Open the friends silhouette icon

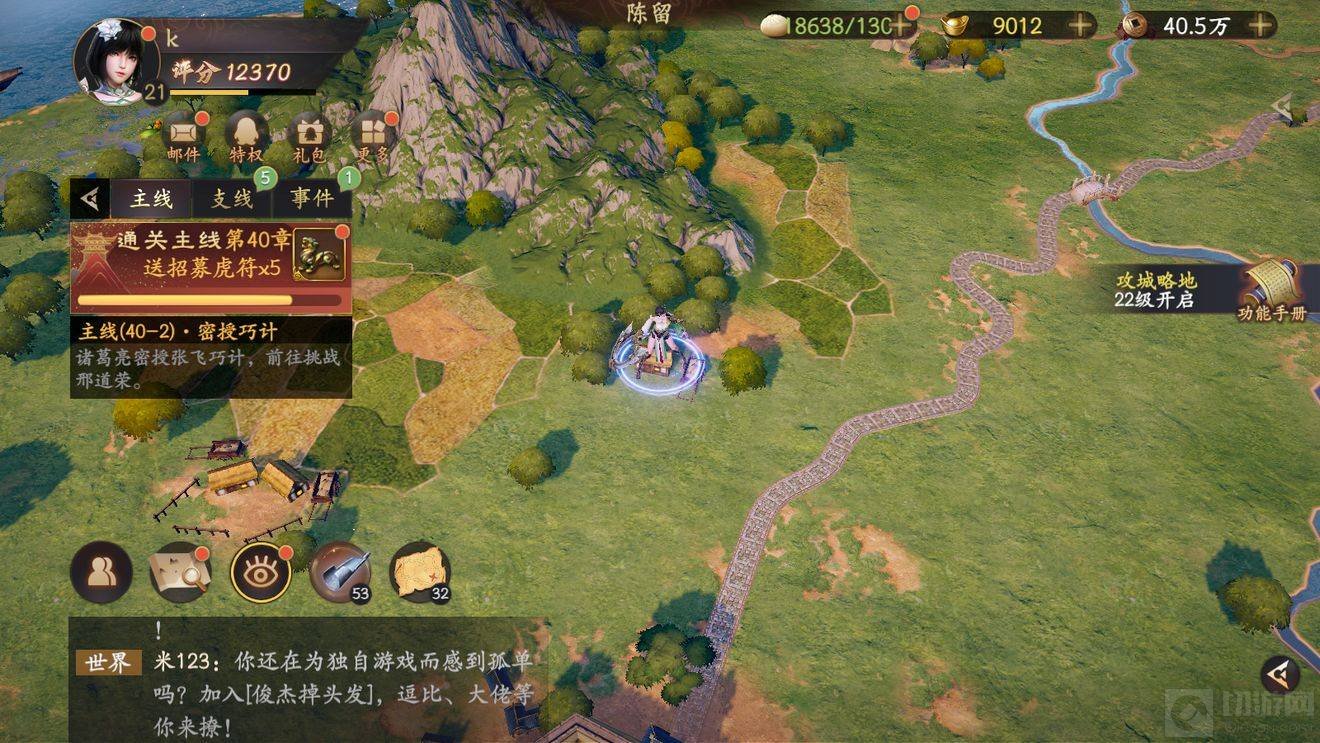(101, 571)
